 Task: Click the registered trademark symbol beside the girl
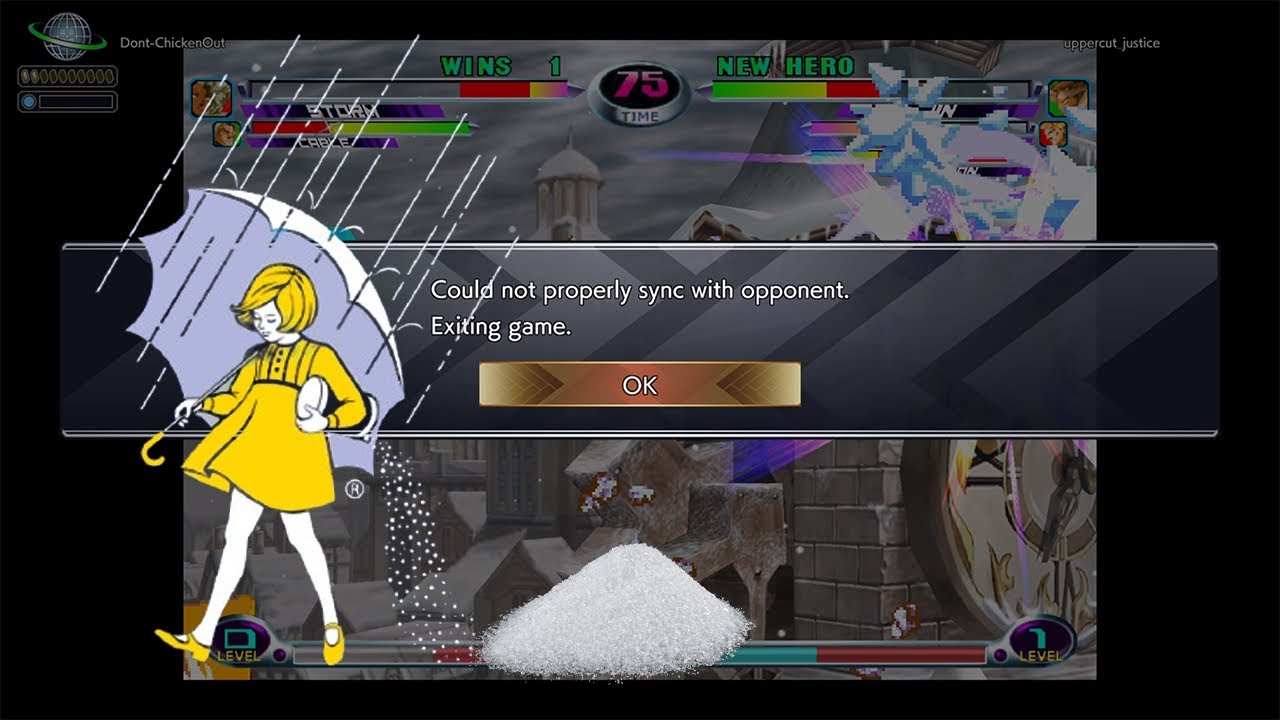pos(355,489)
